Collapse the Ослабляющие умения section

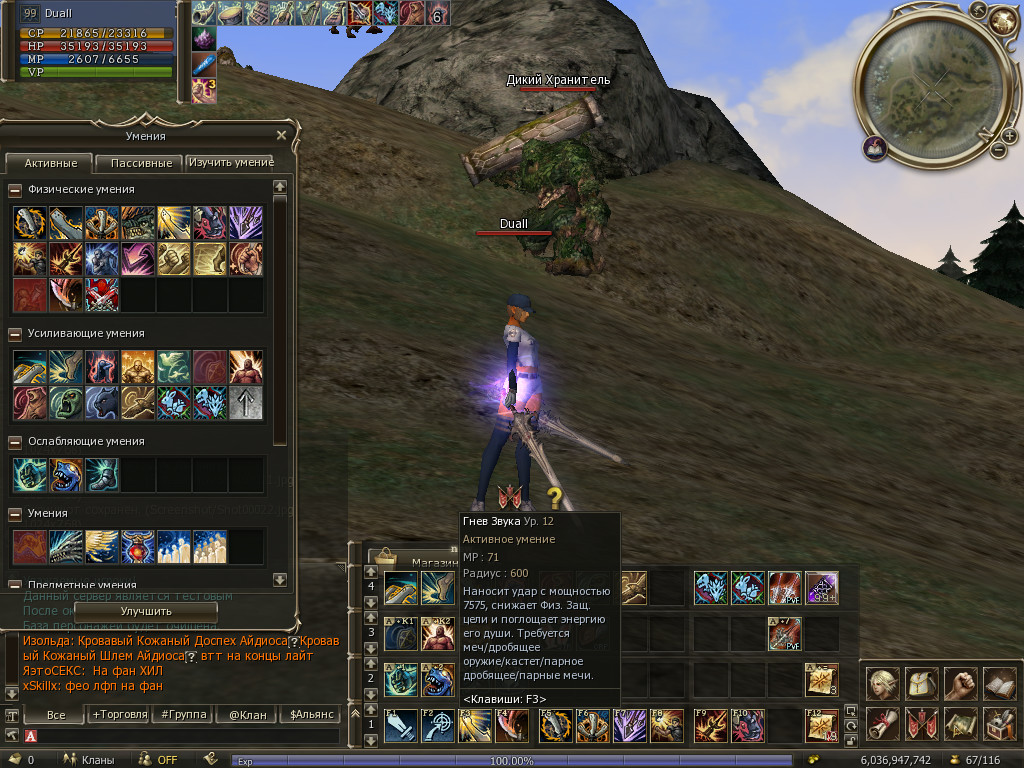coord(15,441)
